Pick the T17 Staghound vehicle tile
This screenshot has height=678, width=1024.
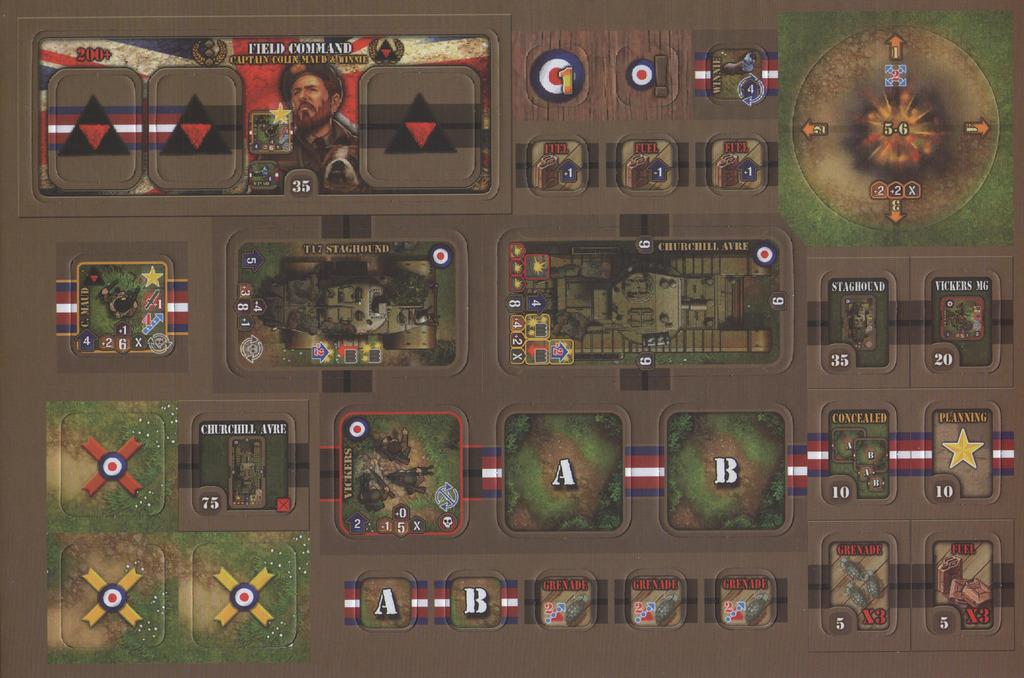pyautogui.click(x=346, y=303)
